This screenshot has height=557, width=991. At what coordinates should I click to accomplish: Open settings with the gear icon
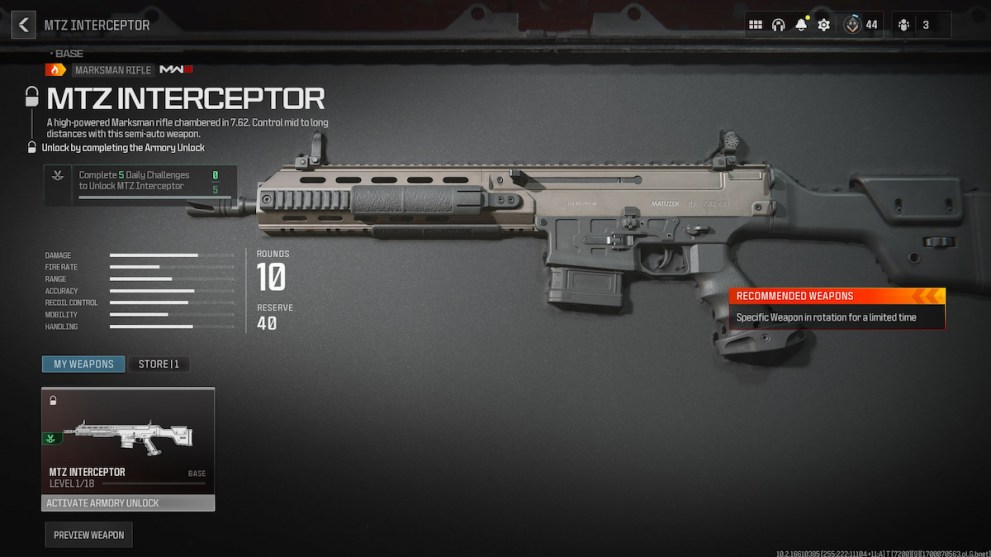tap(823, 25)
